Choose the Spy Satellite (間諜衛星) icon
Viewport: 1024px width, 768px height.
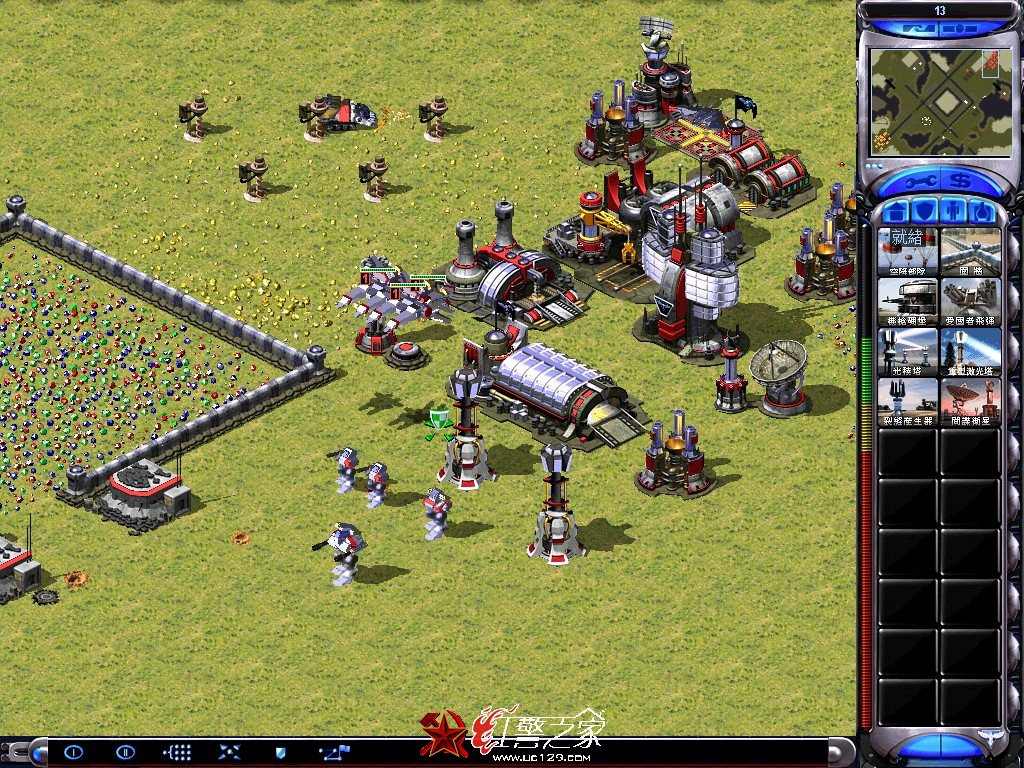pyautogui.click(x=970, y=401)
